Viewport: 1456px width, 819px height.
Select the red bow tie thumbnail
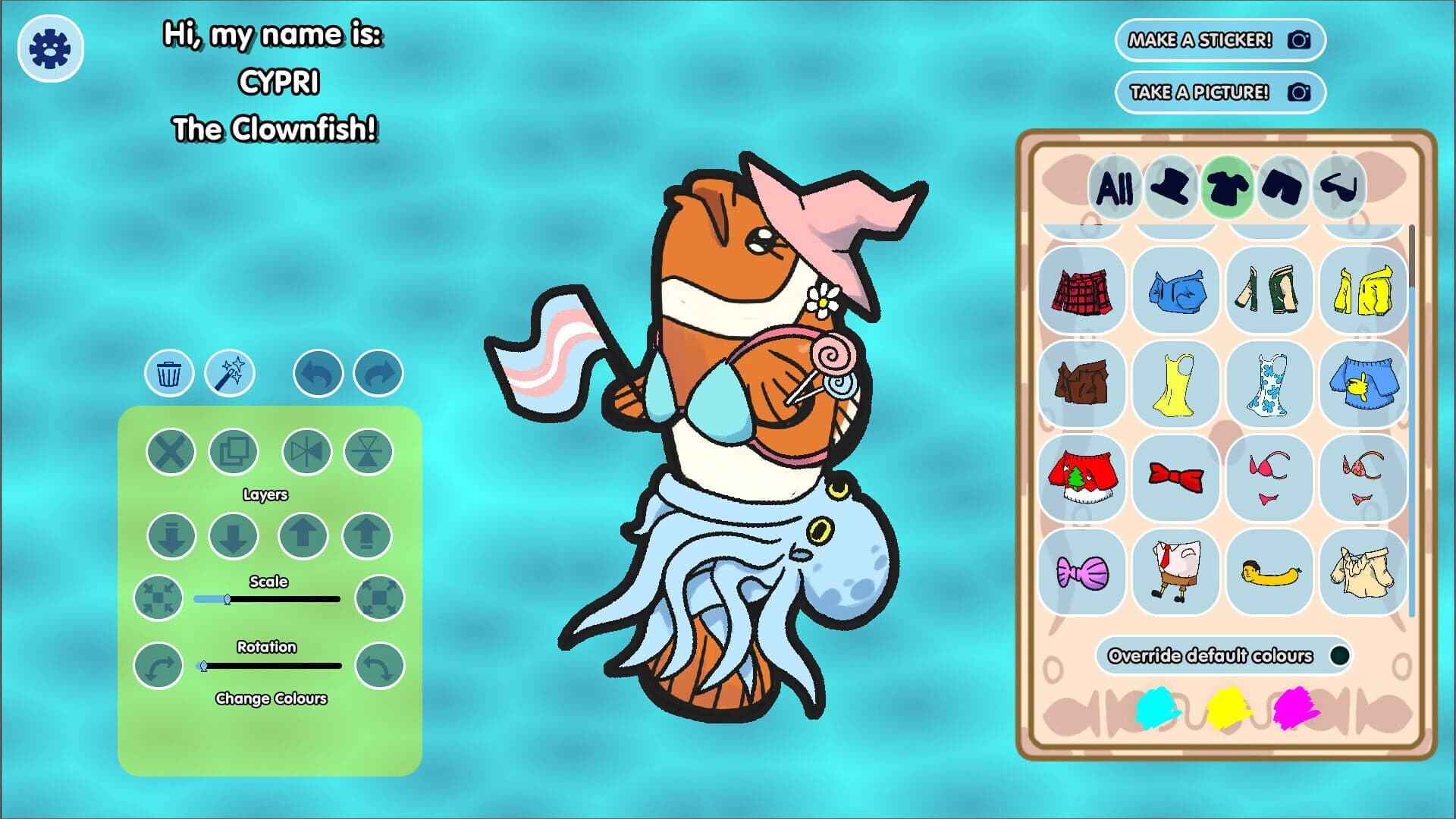(x=1176, y=479)
